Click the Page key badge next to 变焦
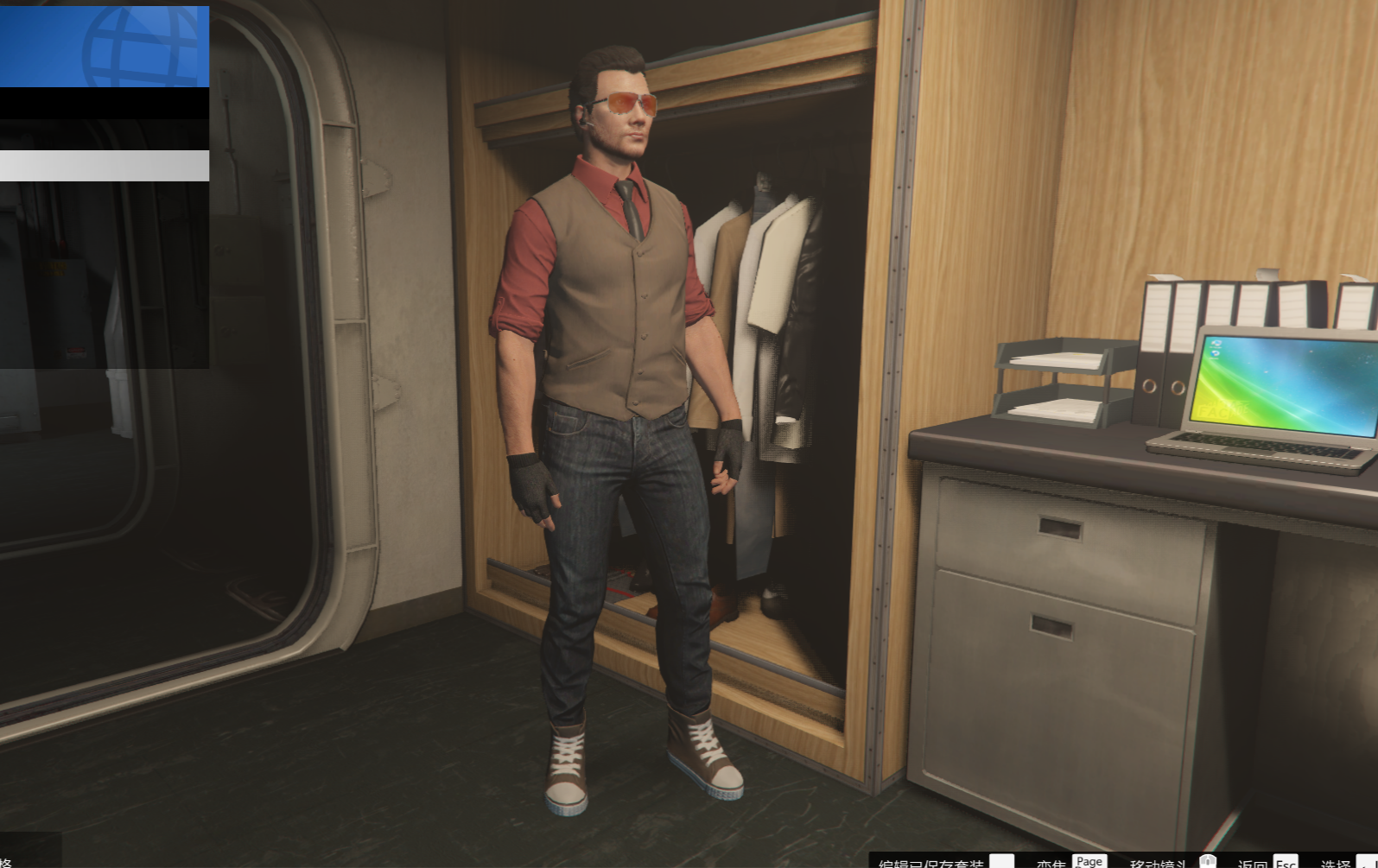Viewport: 1378px width, 868px height. point(1089,861)
